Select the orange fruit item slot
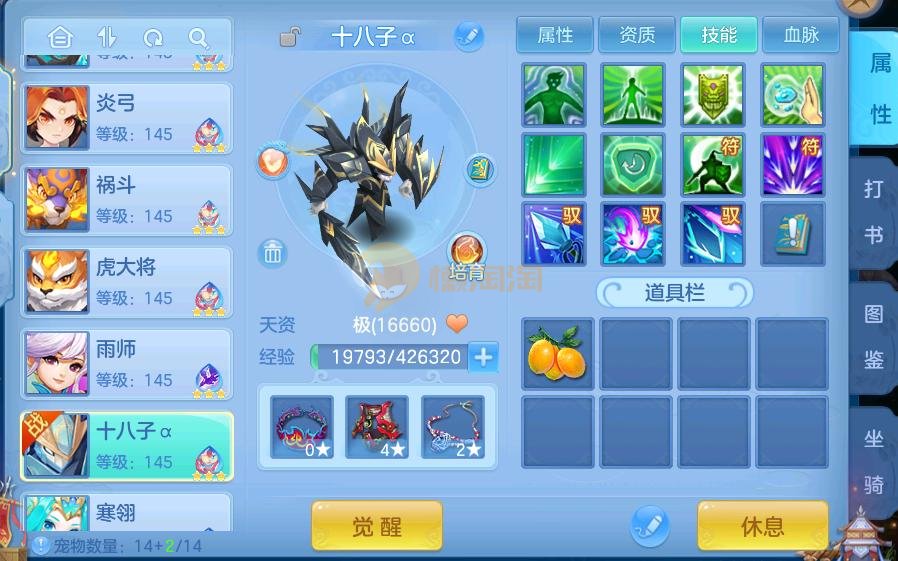This screenshot has width=898, height=561. 557,354
